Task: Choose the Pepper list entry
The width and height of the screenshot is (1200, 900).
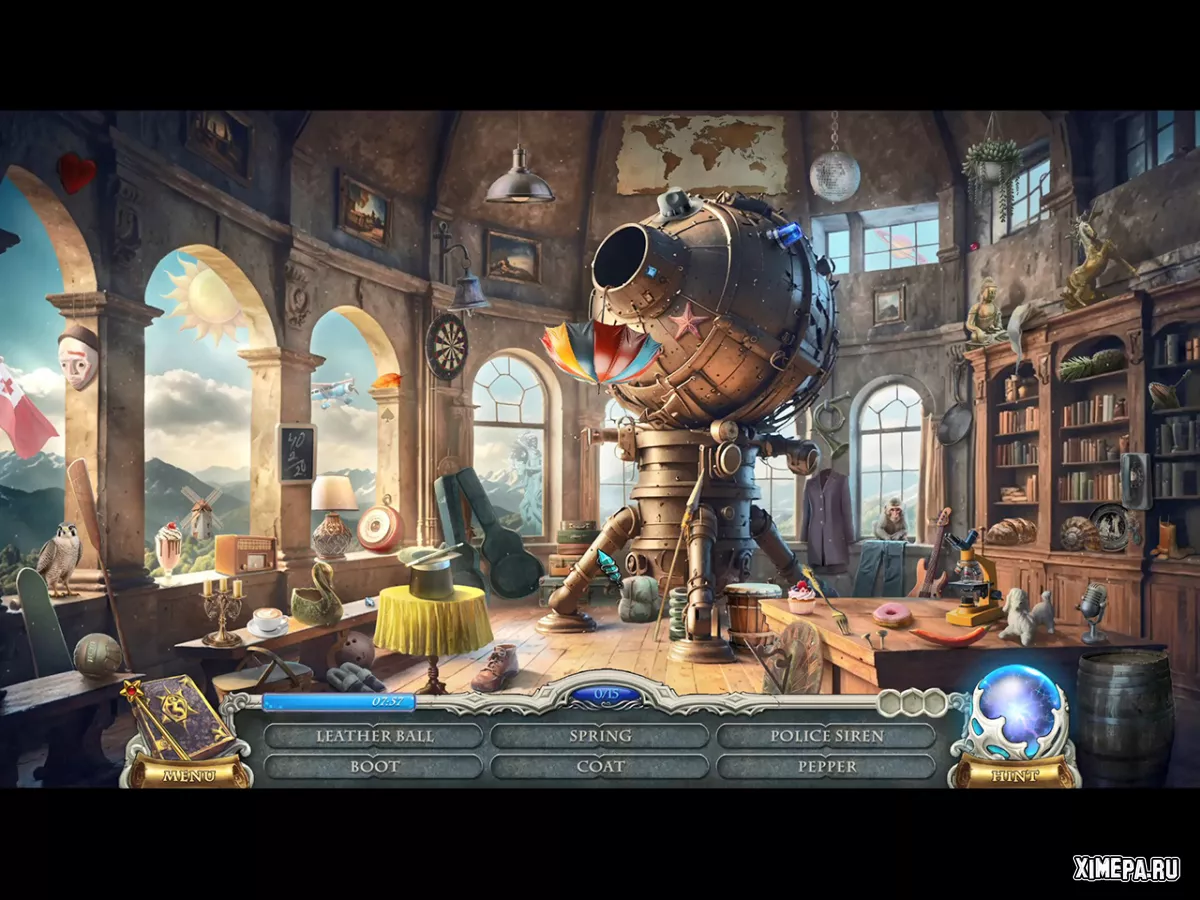Action: pos(826,767)
